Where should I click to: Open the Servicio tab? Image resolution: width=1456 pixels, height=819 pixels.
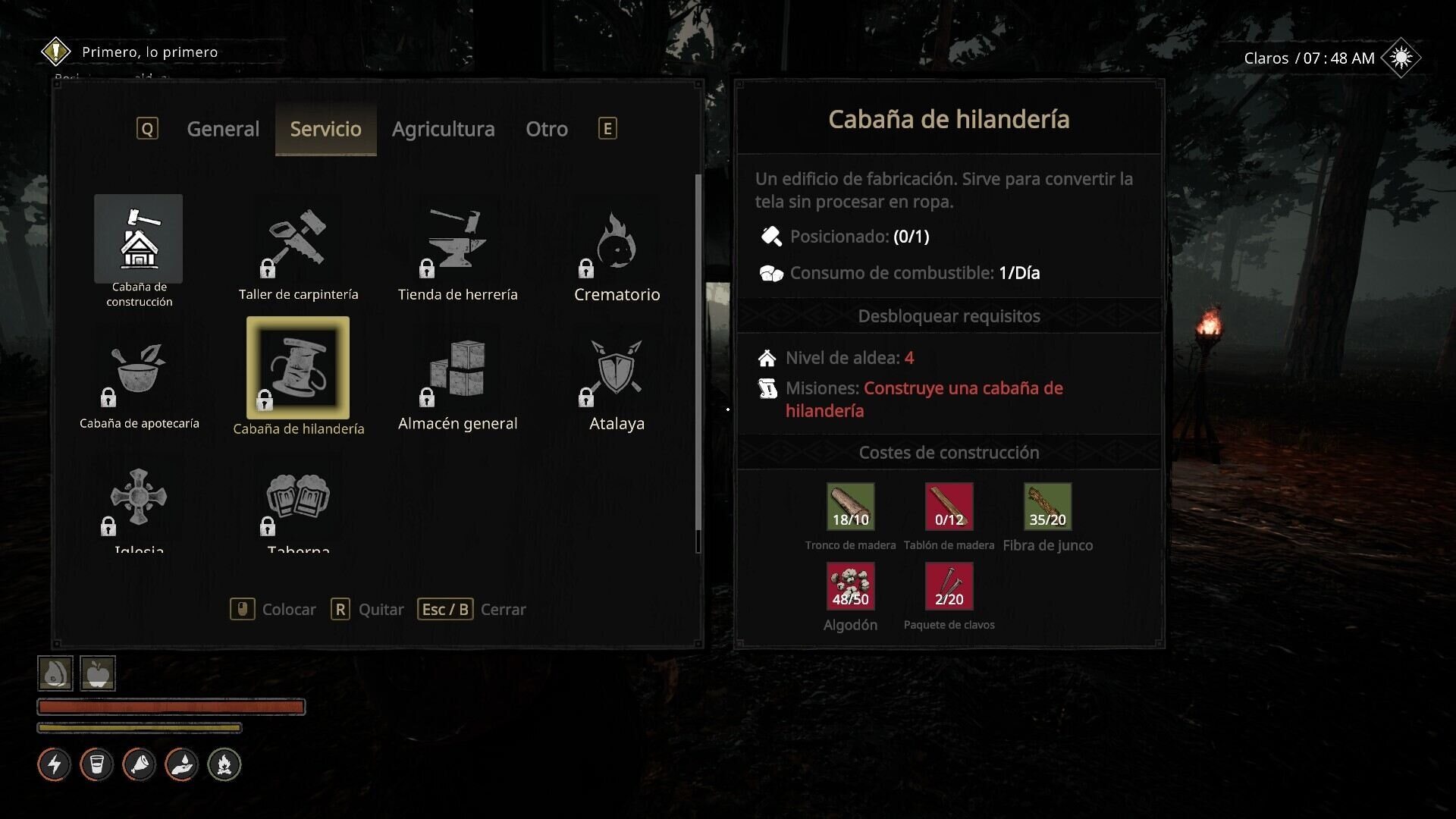pos(325,129)
